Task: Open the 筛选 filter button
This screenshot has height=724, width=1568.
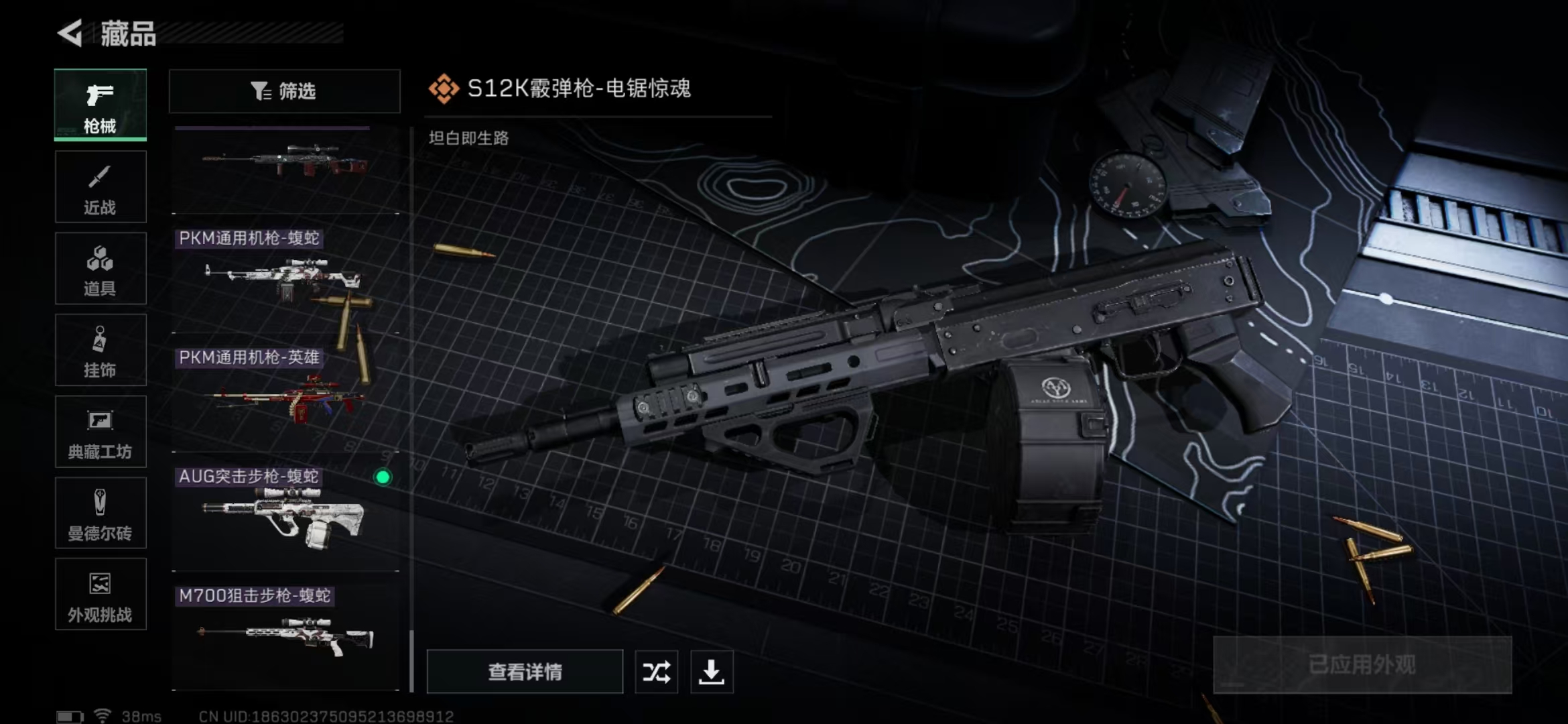Action: 284,91
